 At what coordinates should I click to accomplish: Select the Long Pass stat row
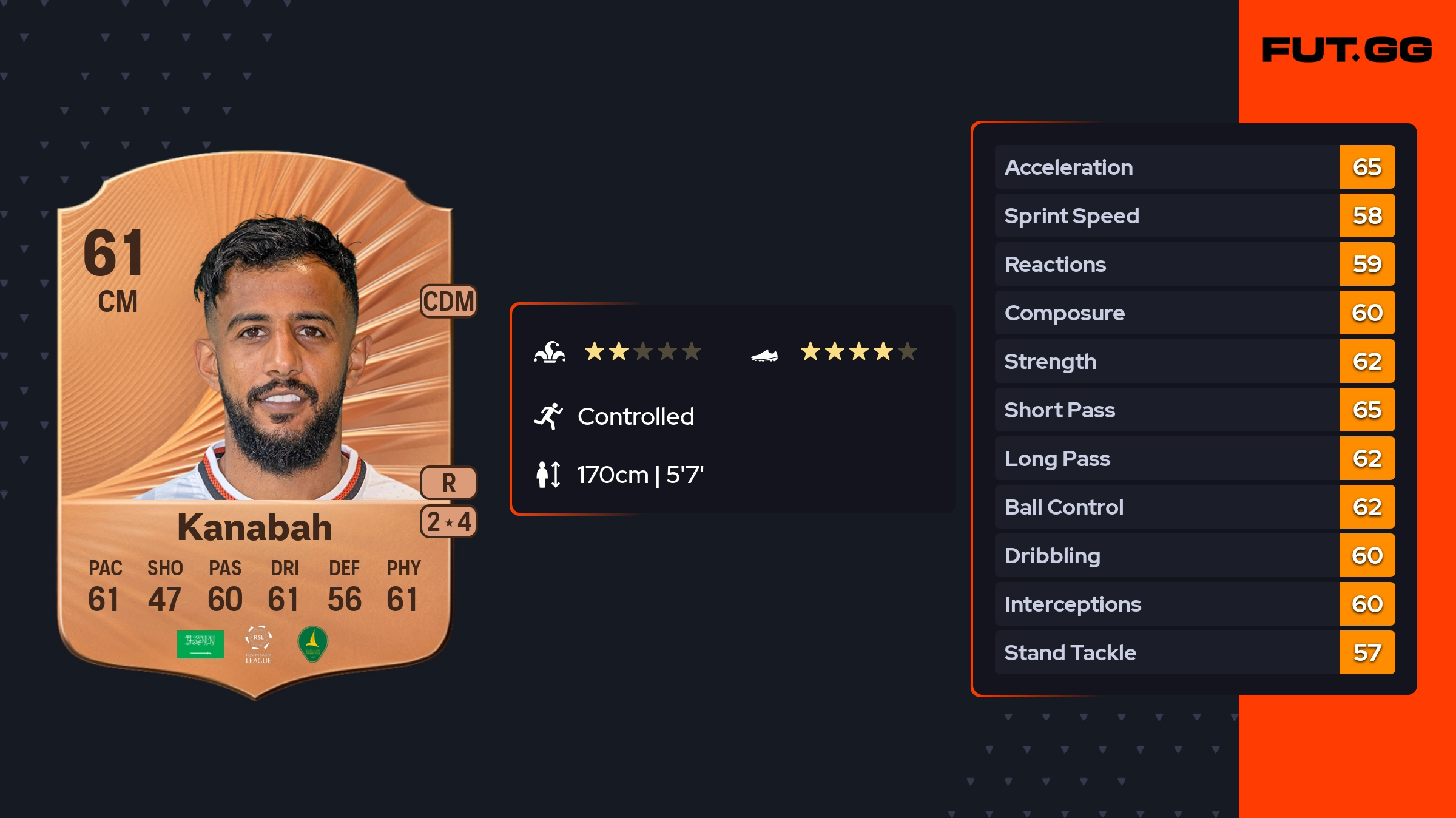pyautogui.click(x=1194, y=458)
